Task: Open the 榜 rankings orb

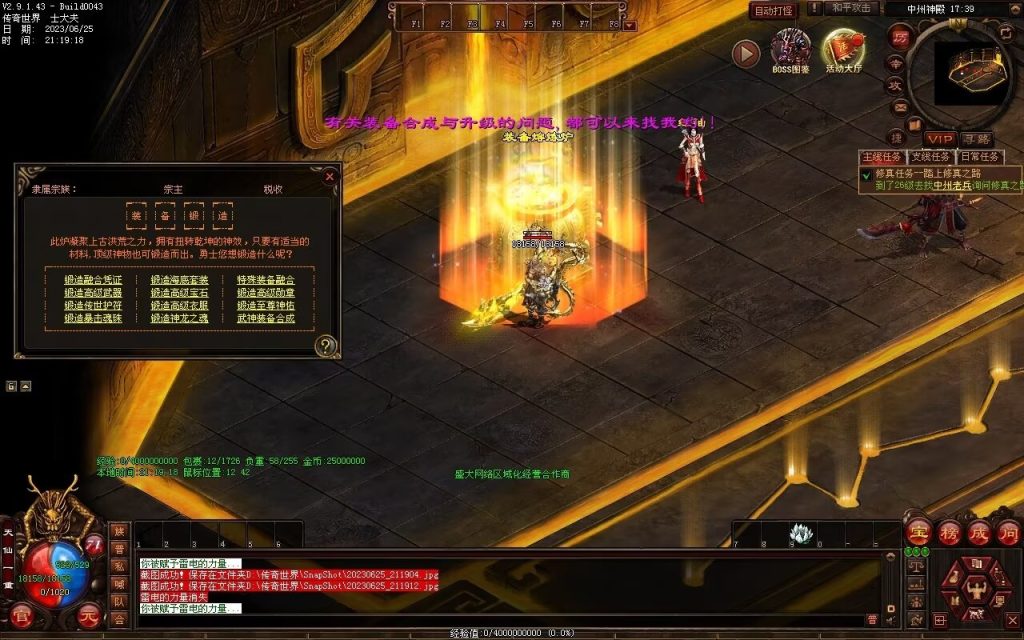Action: [949, 532]
